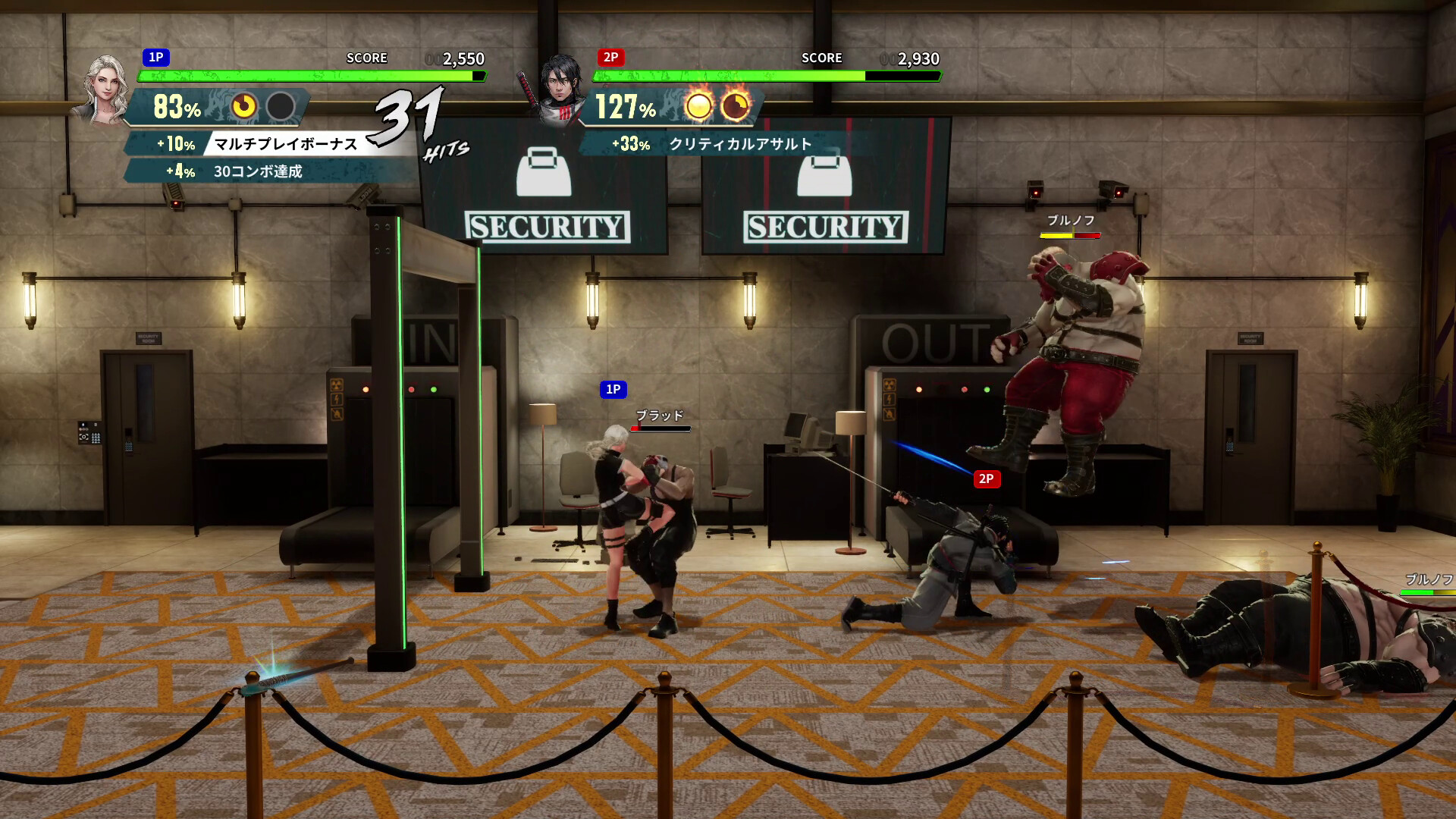Activate 2P's fully charged glowing orb
1456x819 pixels.
point(698,106)
